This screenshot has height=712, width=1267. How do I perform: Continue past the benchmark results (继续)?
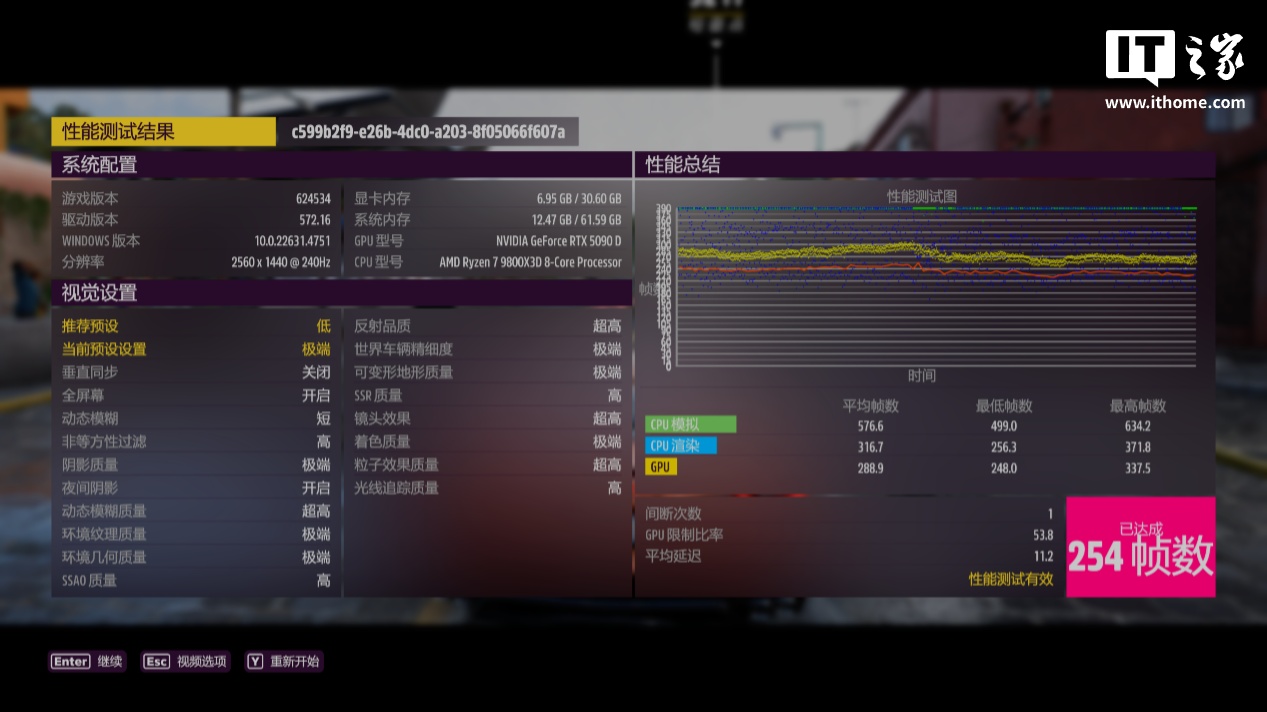pos(88,661)
